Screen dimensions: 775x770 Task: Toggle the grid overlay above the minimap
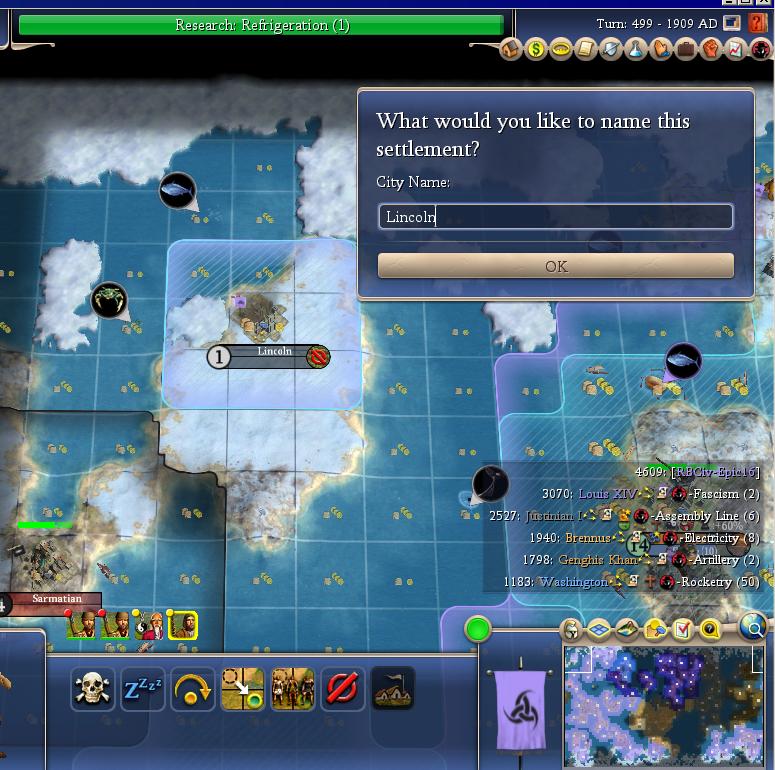point(599,629)
